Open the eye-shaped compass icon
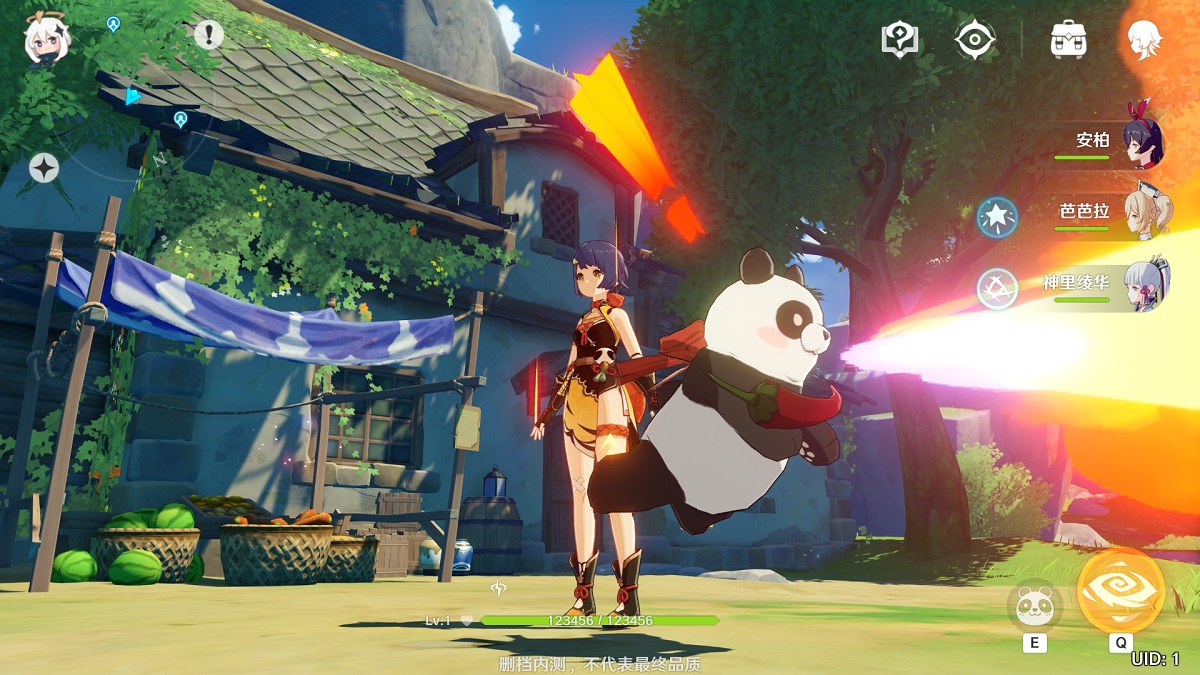 [x=973, y=40]
